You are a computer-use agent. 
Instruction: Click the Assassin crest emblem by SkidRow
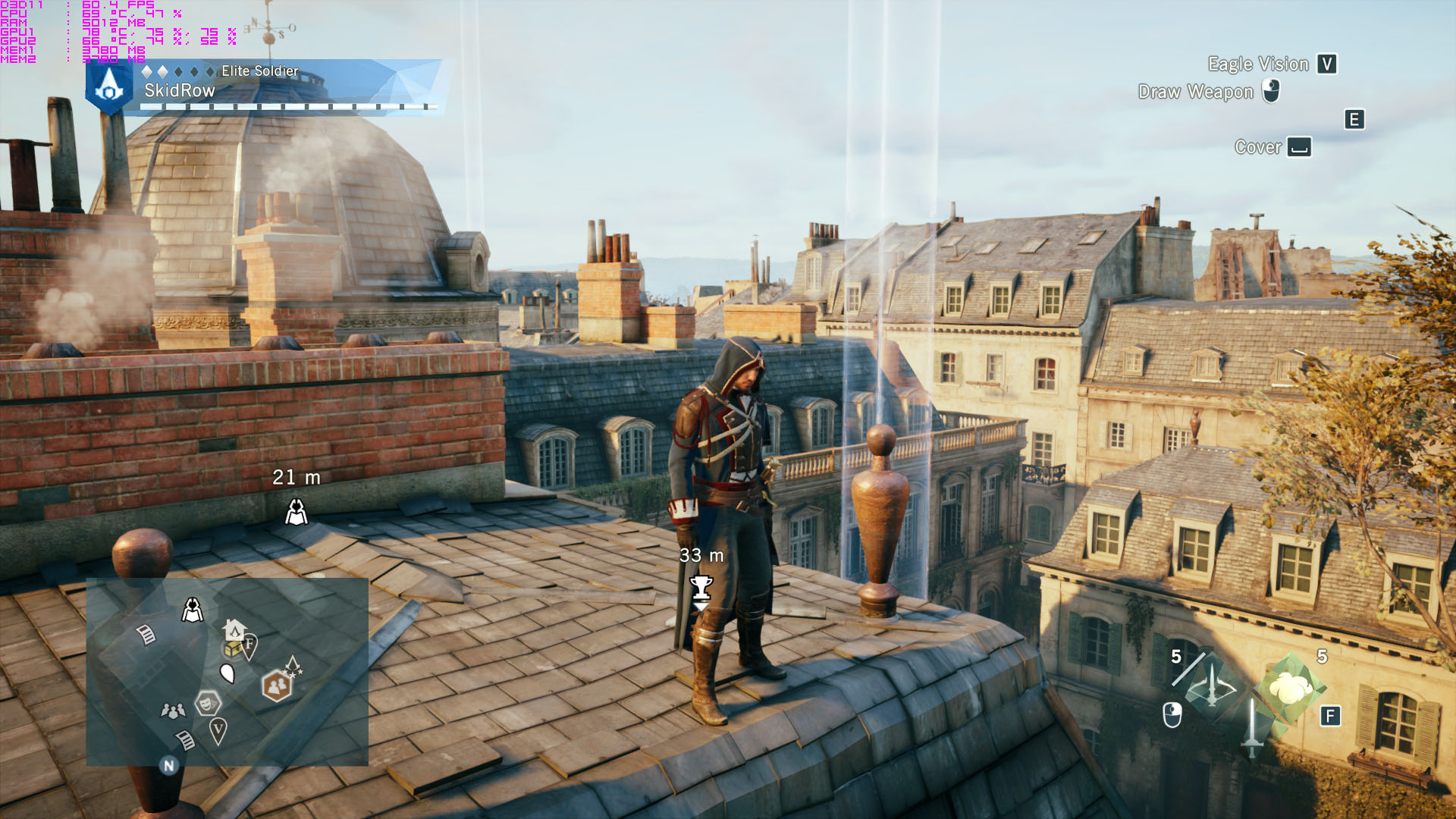(109, 87)
